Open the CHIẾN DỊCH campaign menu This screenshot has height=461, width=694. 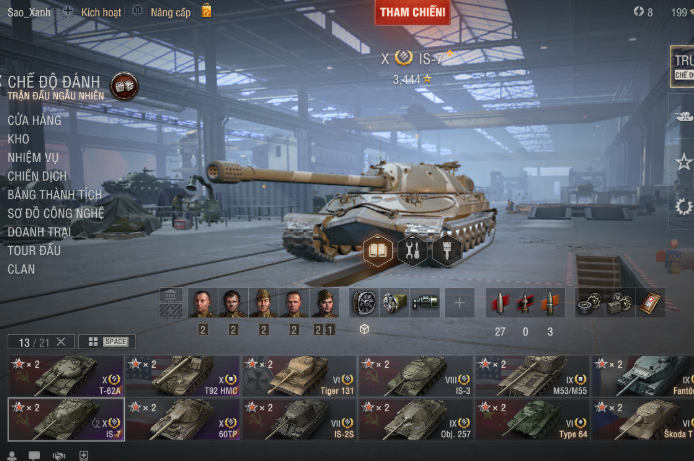tap(37, 176)
